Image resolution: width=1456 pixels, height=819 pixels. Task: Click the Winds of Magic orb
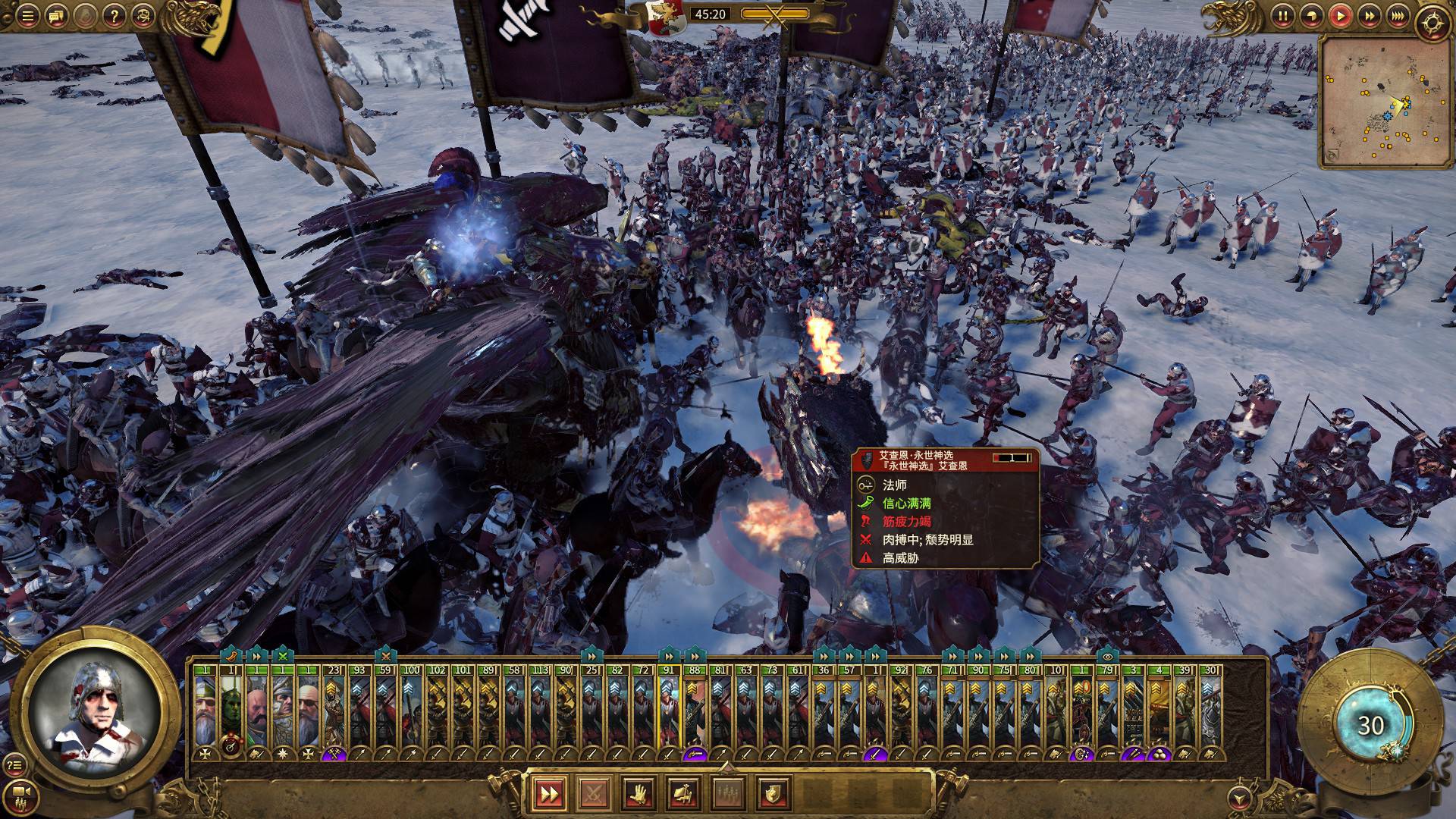pos(1370,725)
